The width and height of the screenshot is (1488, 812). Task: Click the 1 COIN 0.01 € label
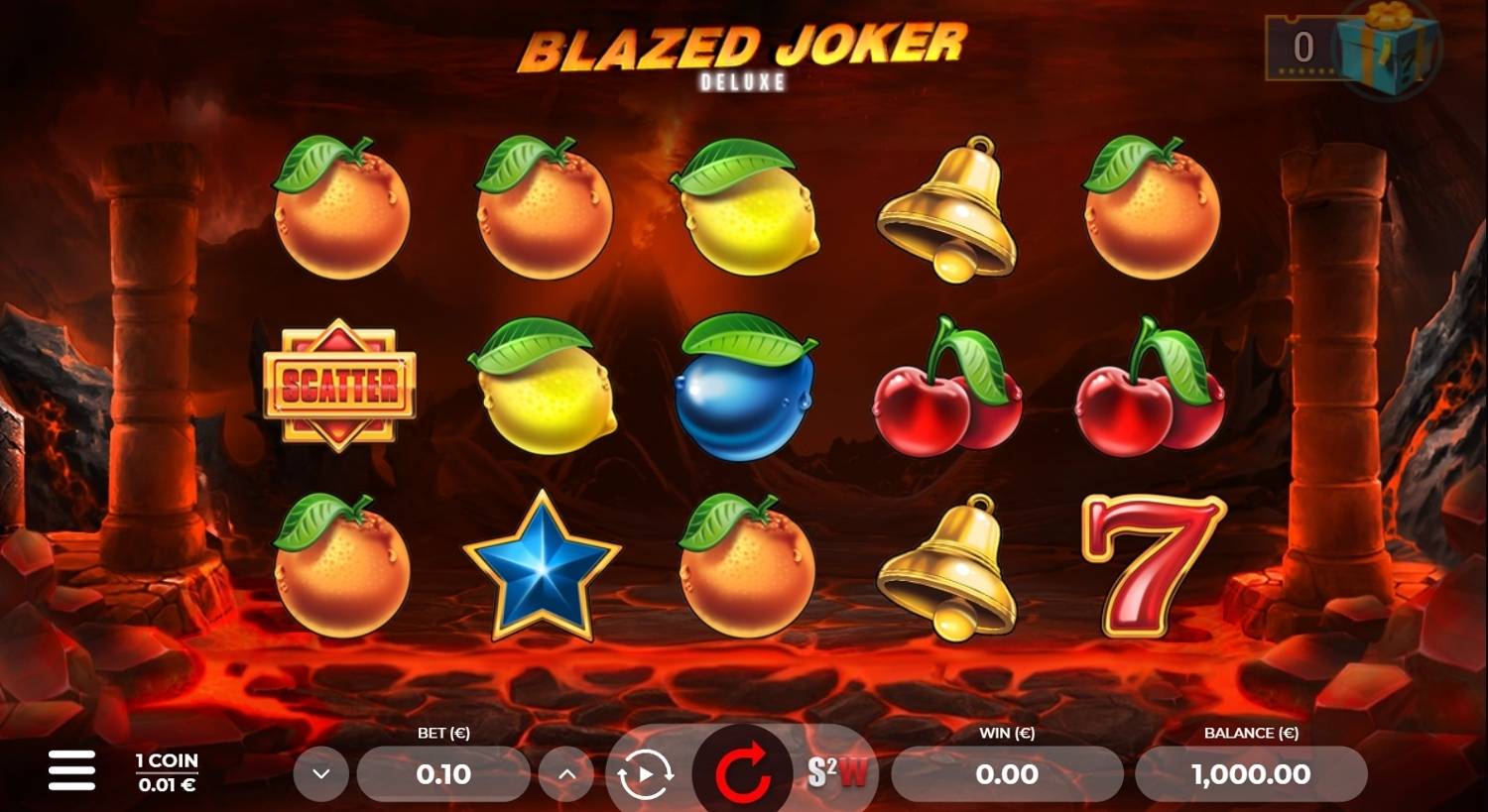pyautogui.click(x=165, y=770)
